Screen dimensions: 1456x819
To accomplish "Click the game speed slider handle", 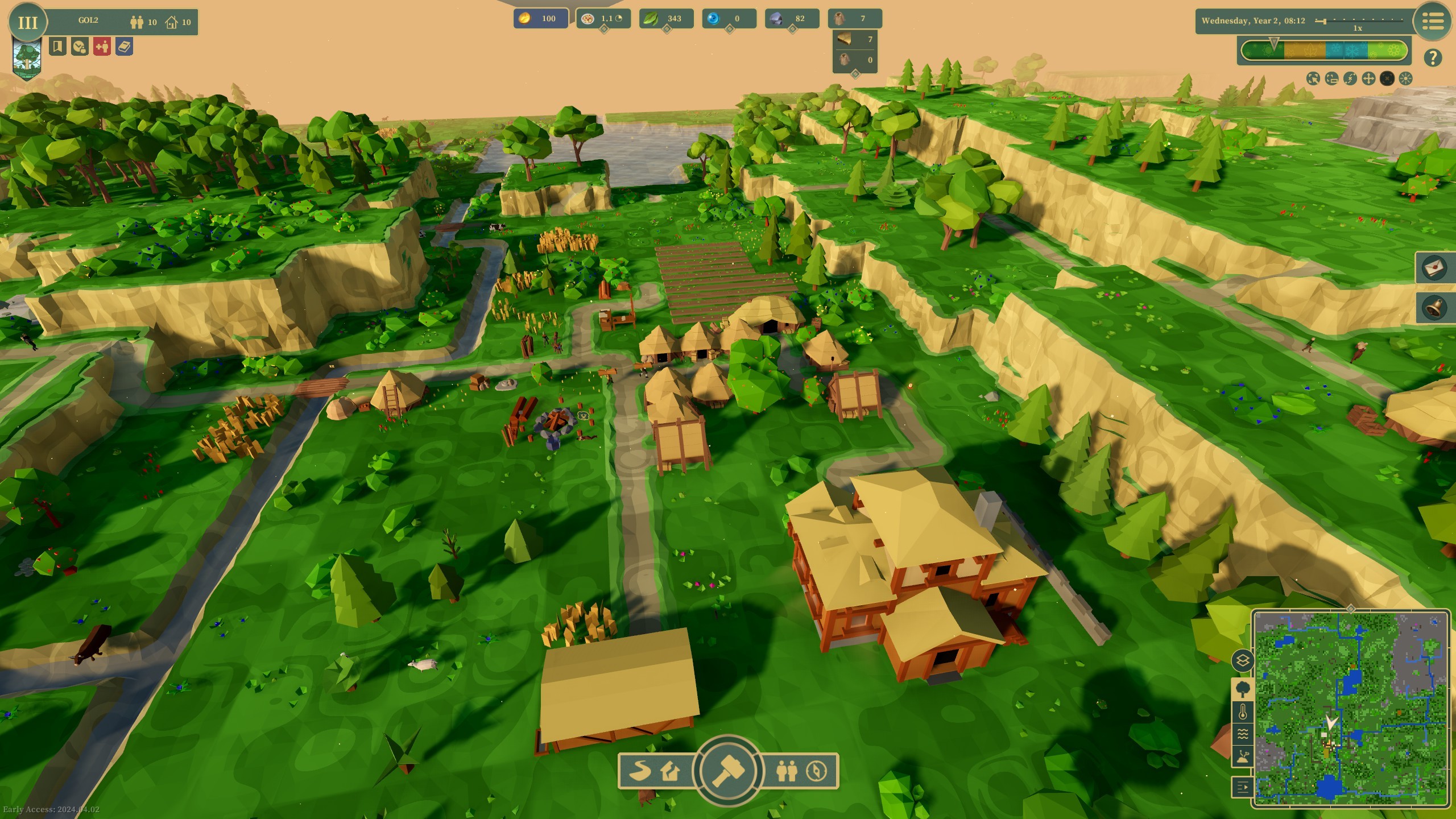I will click(1324, 21).
